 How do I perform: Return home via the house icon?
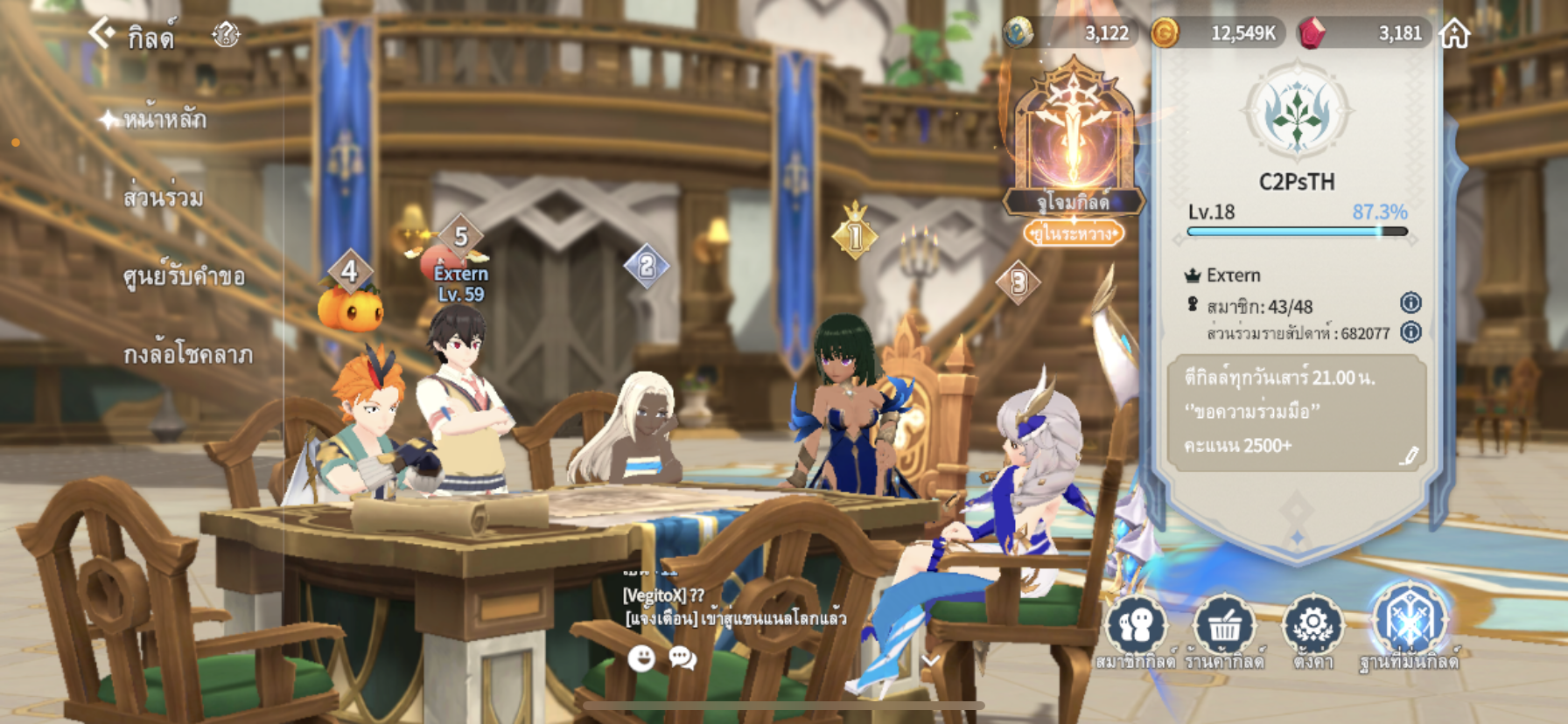point(1454,34)
